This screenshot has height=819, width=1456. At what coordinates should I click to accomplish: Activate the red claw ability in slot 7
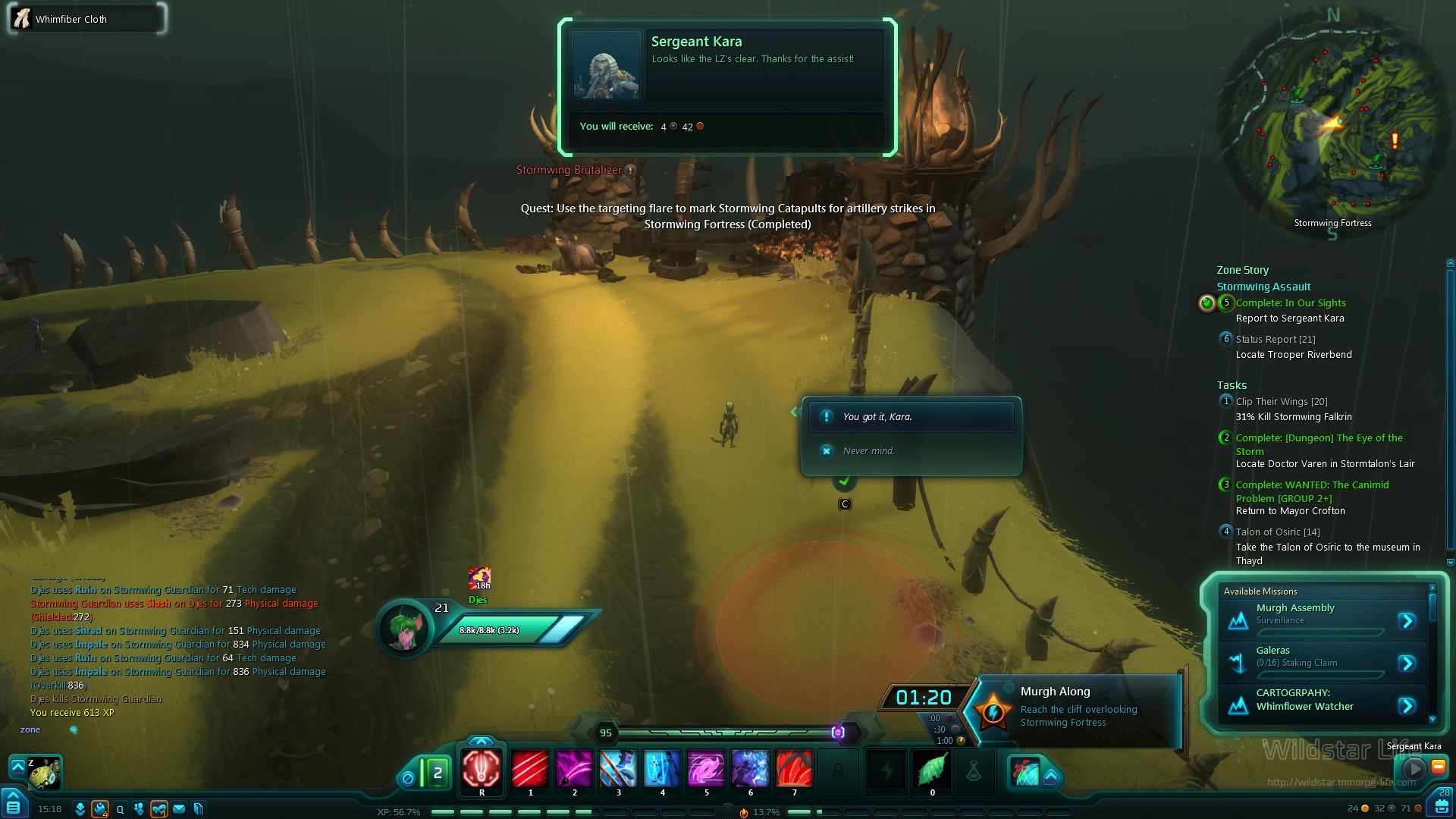(794, 768)
